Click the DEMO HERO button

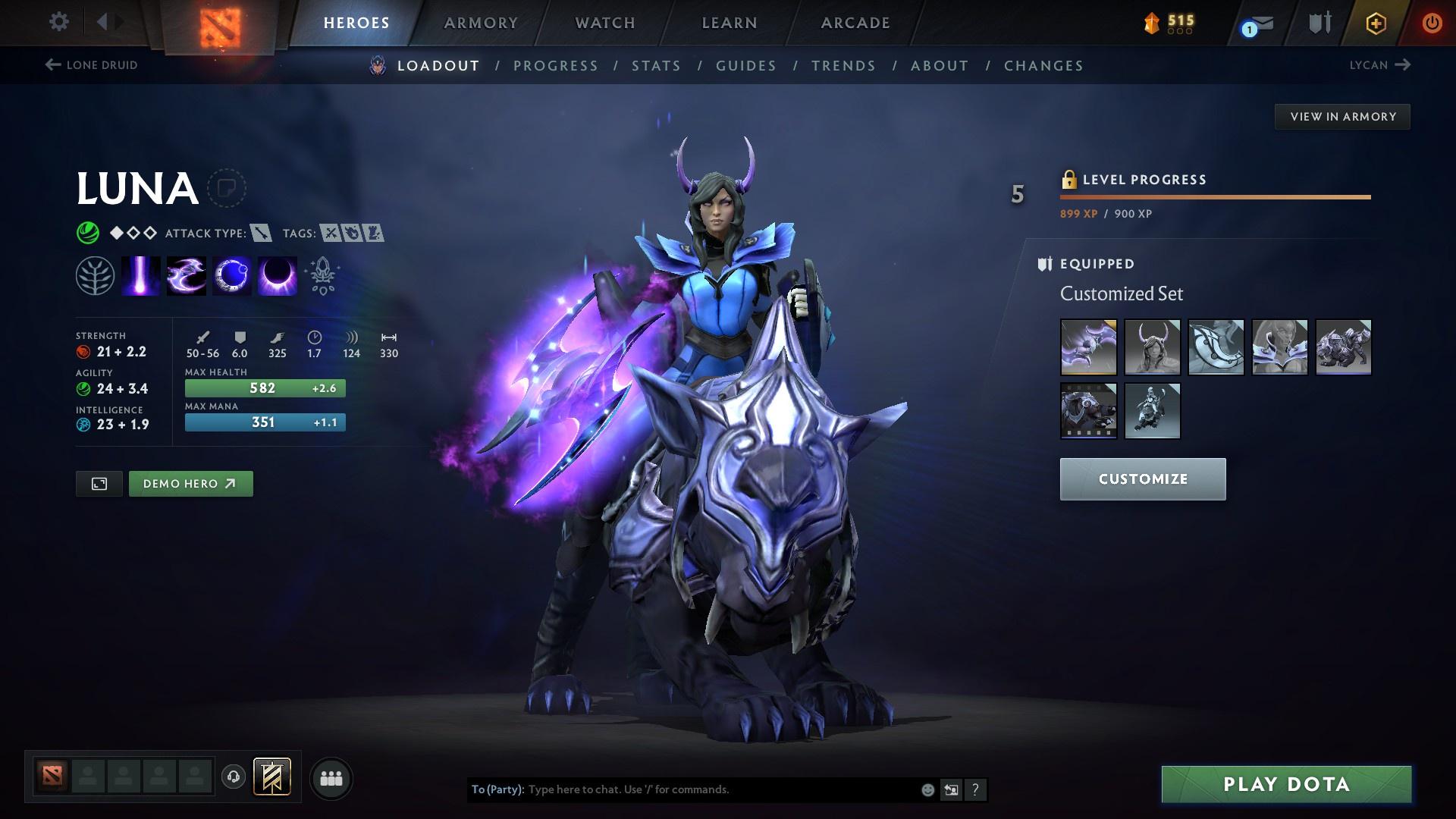pos(190,483)
